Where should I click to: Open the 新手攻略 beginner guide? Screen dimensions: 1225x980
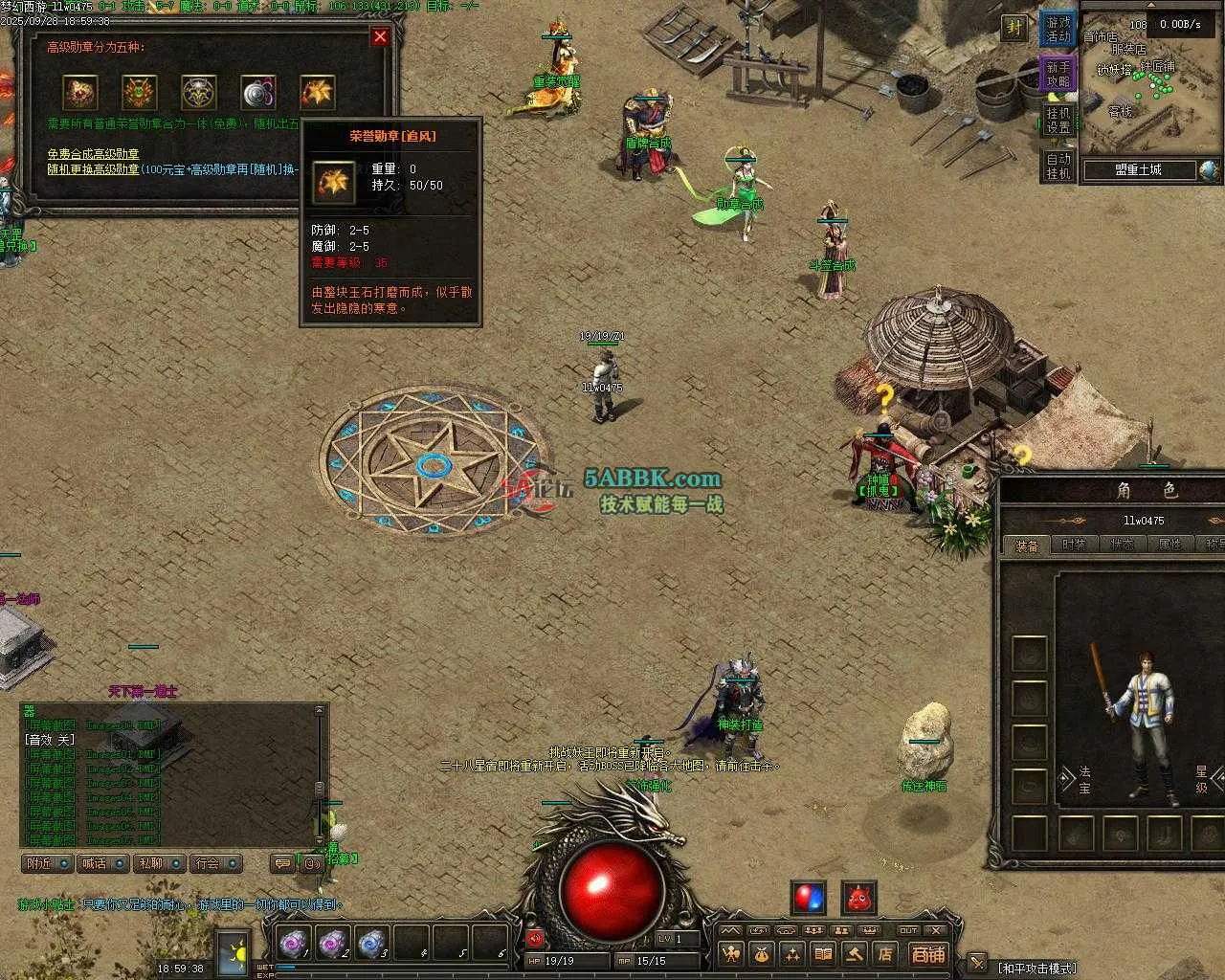click(x=1058, y=75)
